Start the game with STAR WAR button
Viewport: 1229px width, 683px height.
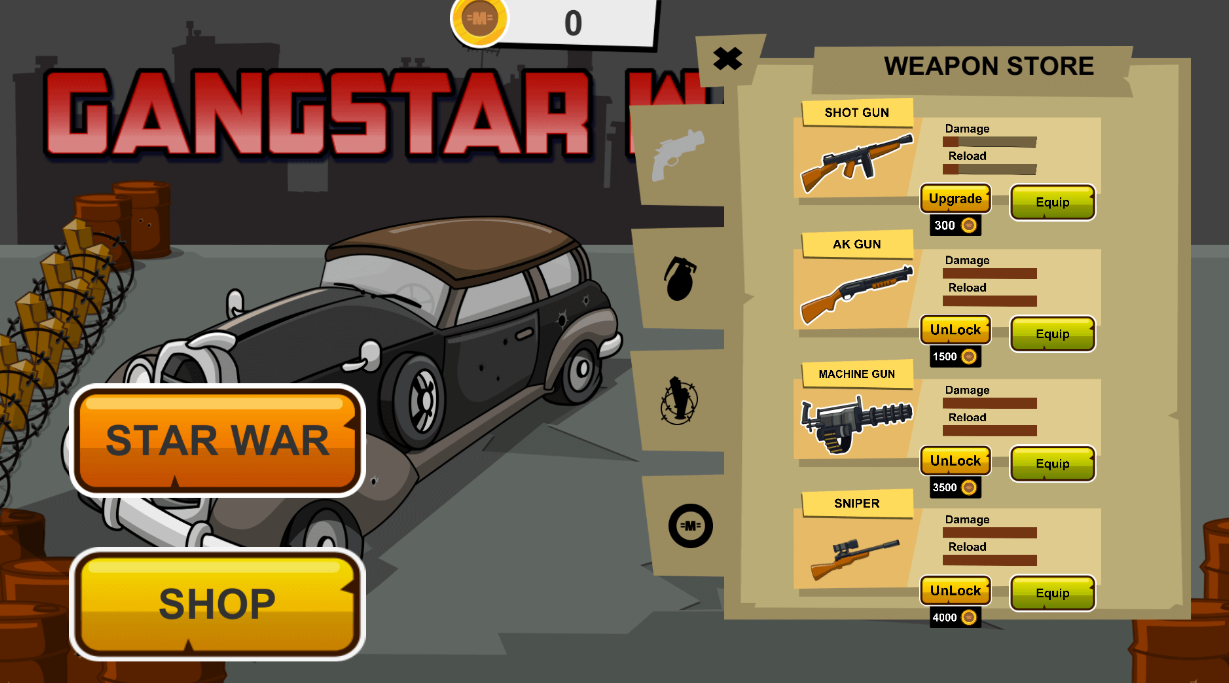click(217, 440)
